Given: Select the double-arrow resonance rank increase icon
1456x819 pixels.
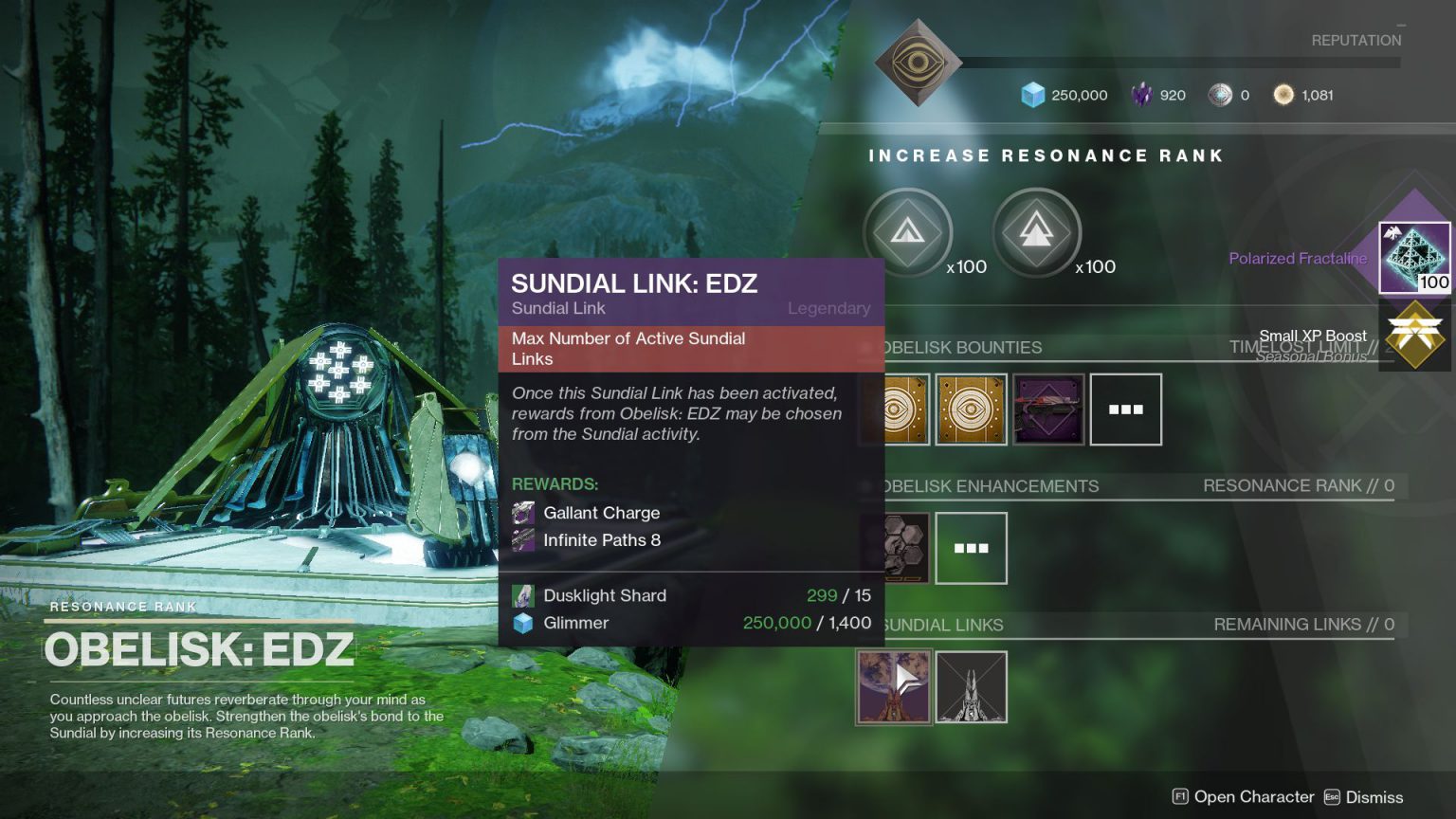Looking at the screenshot, I should tap(1036, 232).
